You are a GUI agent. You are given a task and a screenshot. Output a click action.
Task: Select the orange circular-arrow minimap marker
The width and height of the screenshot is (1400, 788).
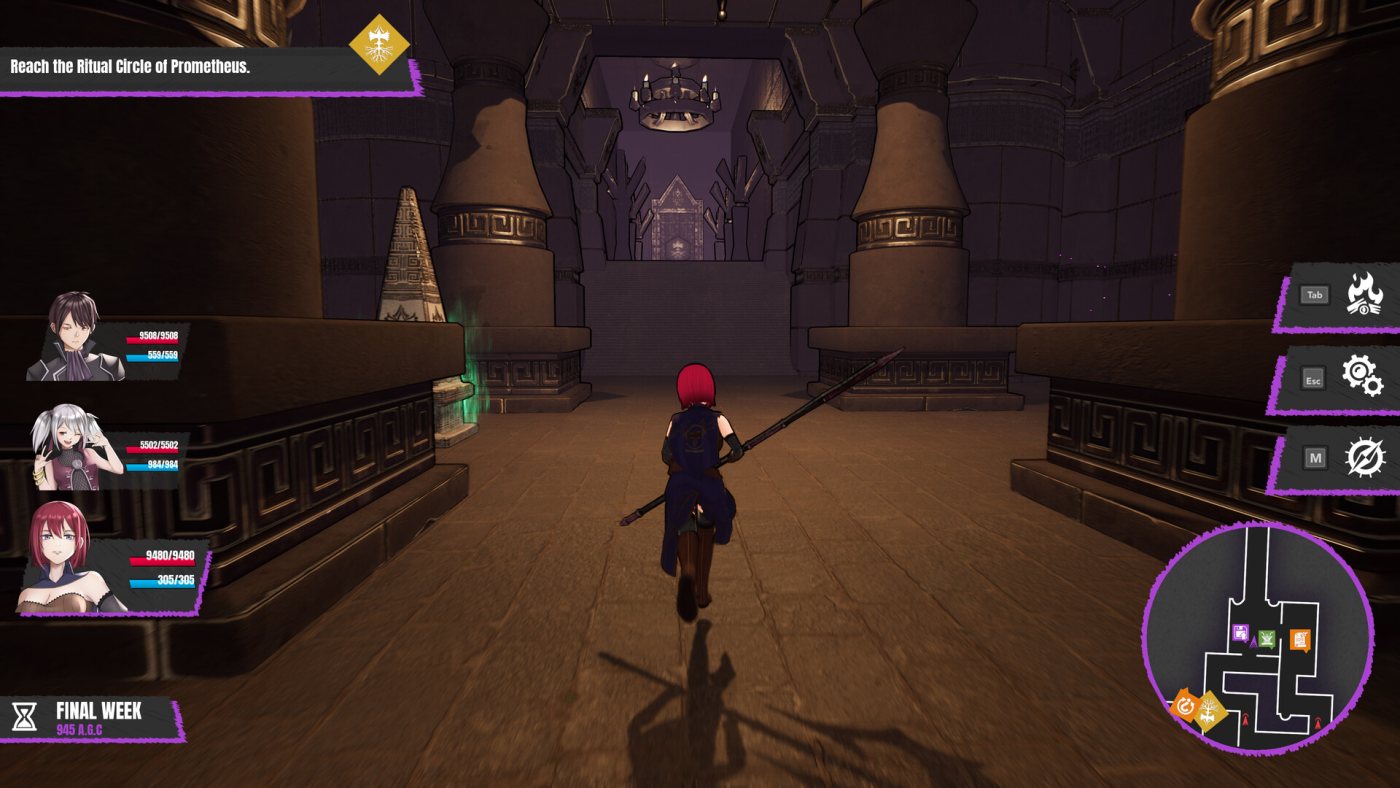click(1185, 707)
